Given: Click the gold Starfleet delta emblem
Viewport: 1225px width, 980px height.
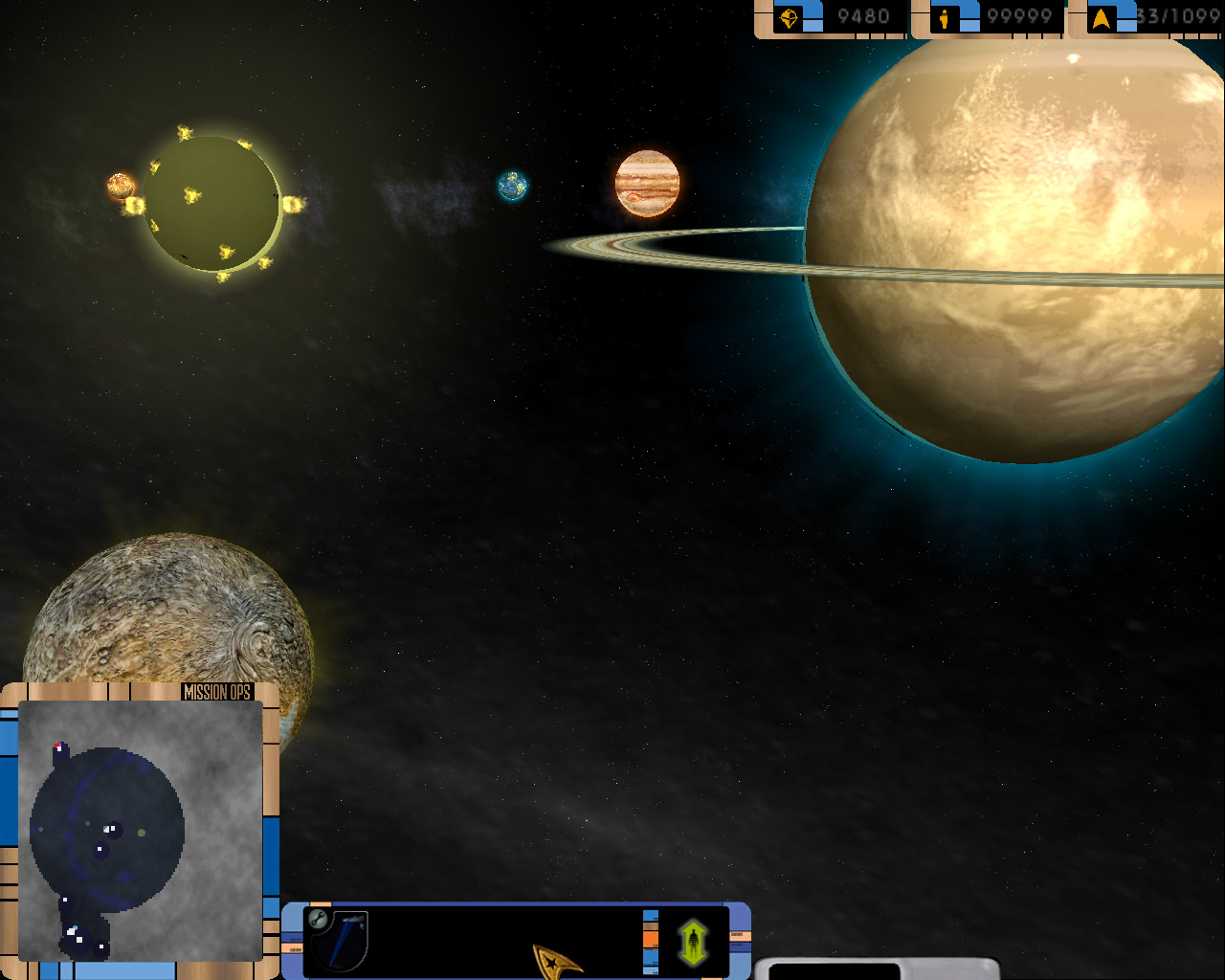Looking at the screenshot, I should (x=556, y=959).
